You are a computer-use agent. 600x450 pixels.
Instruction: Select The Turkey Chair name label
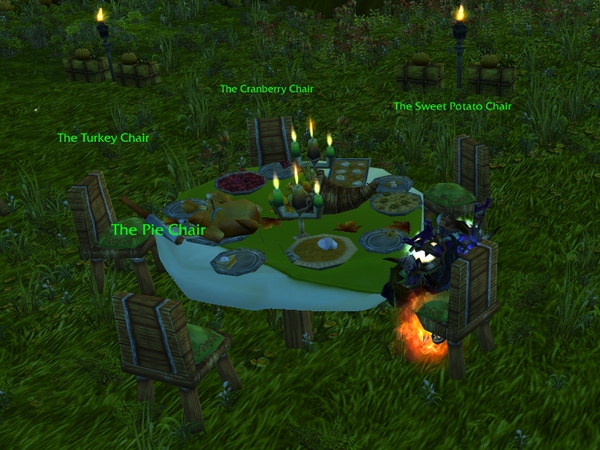(x=103, y=138)
